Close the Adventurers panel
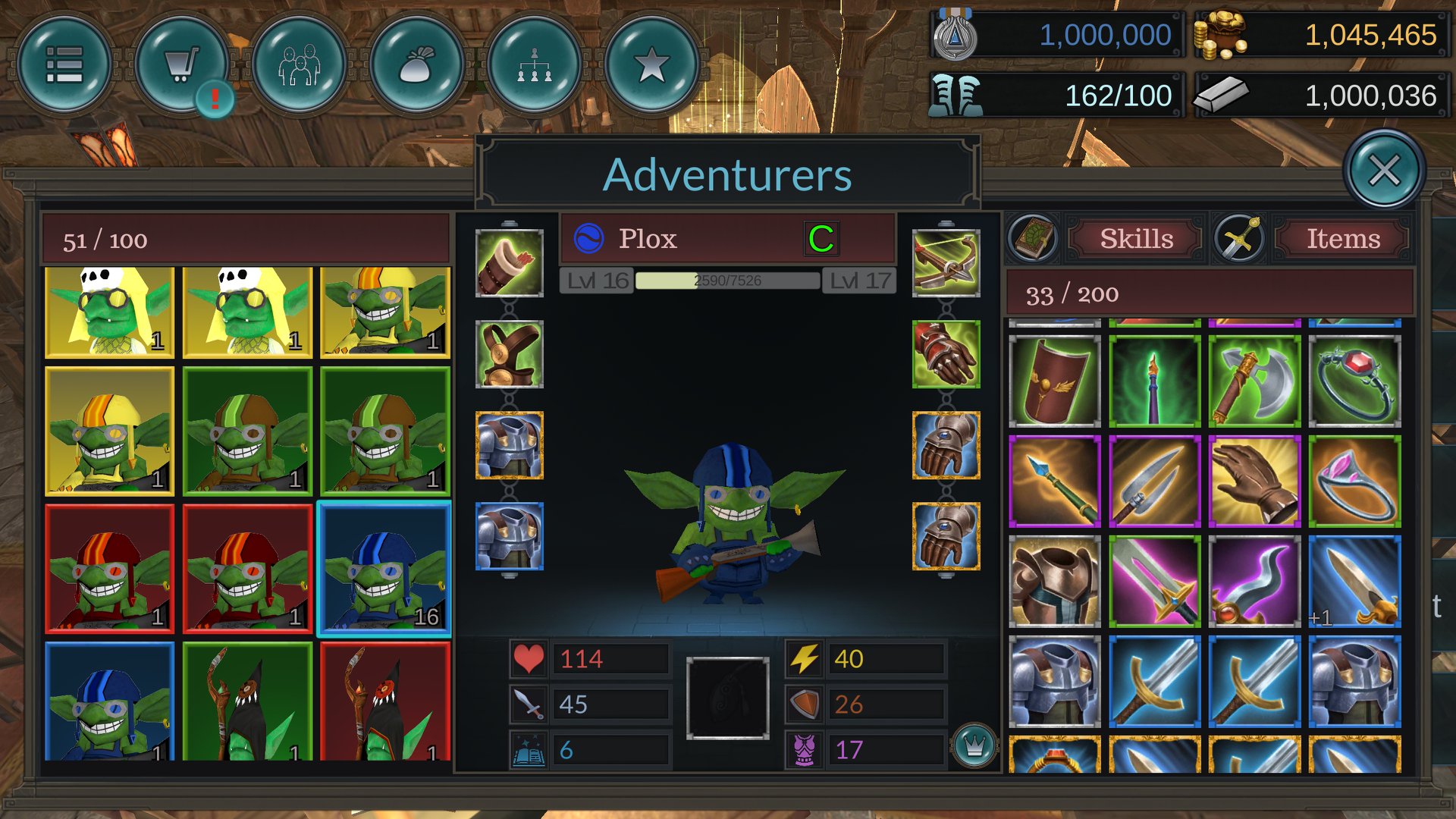The width and height of the screenshot is (1456, 819). 1384,171
